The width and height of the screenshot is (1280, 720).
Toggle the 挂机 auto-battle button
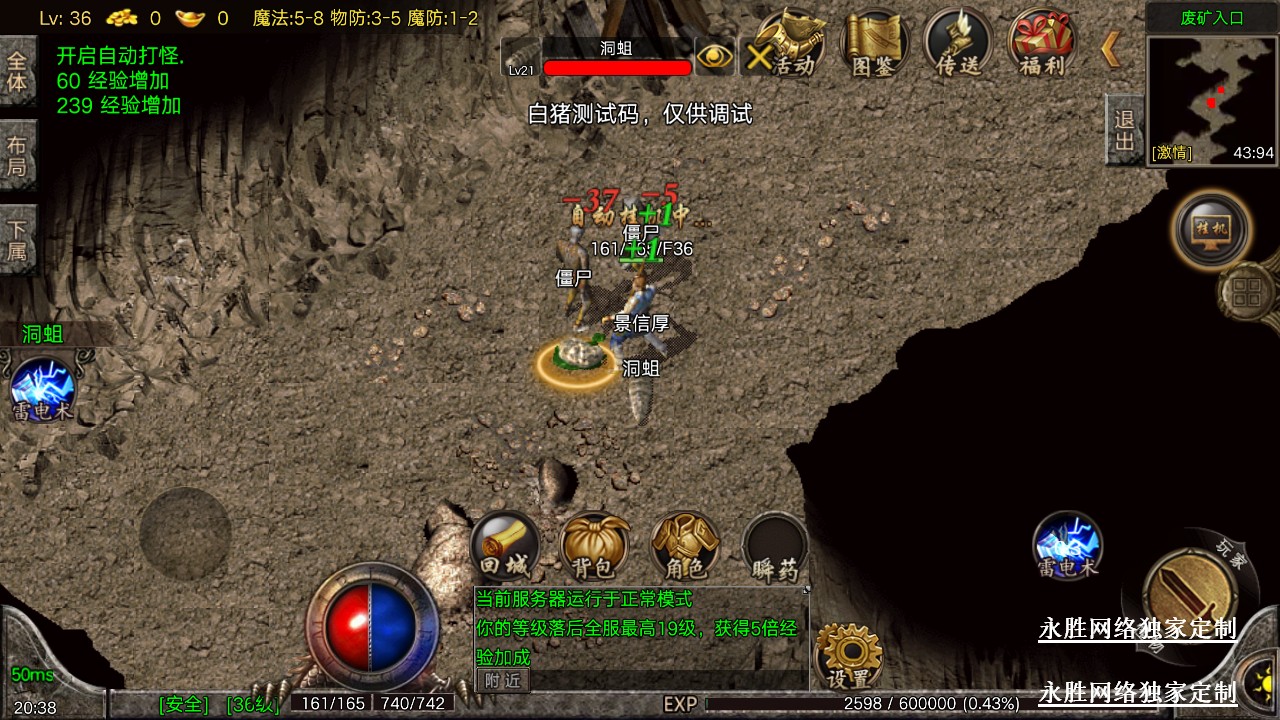click(1211, 230)
